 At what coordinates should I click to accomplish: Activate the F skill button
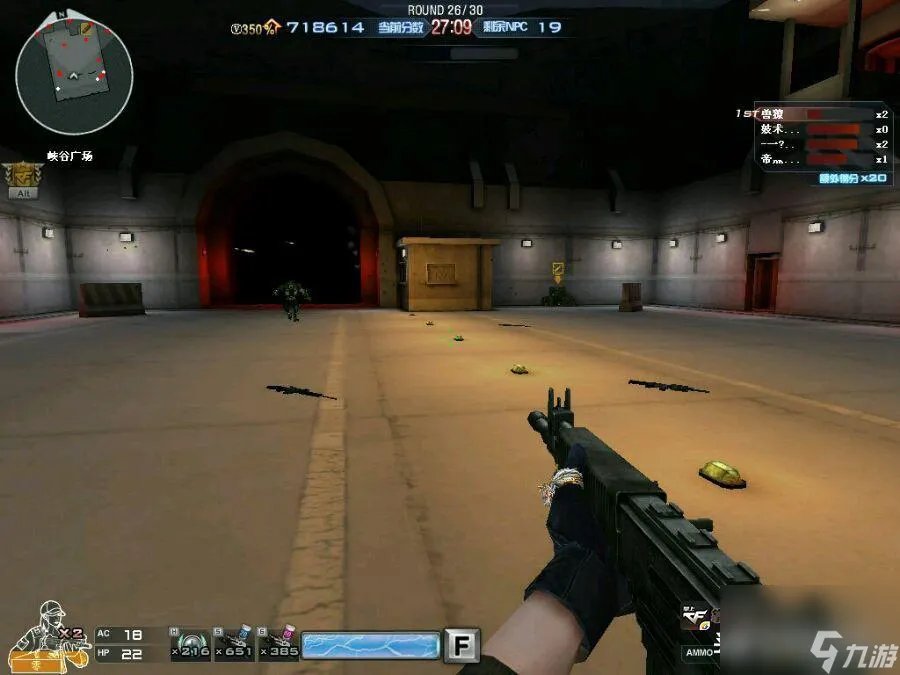[x=461, y=644]
